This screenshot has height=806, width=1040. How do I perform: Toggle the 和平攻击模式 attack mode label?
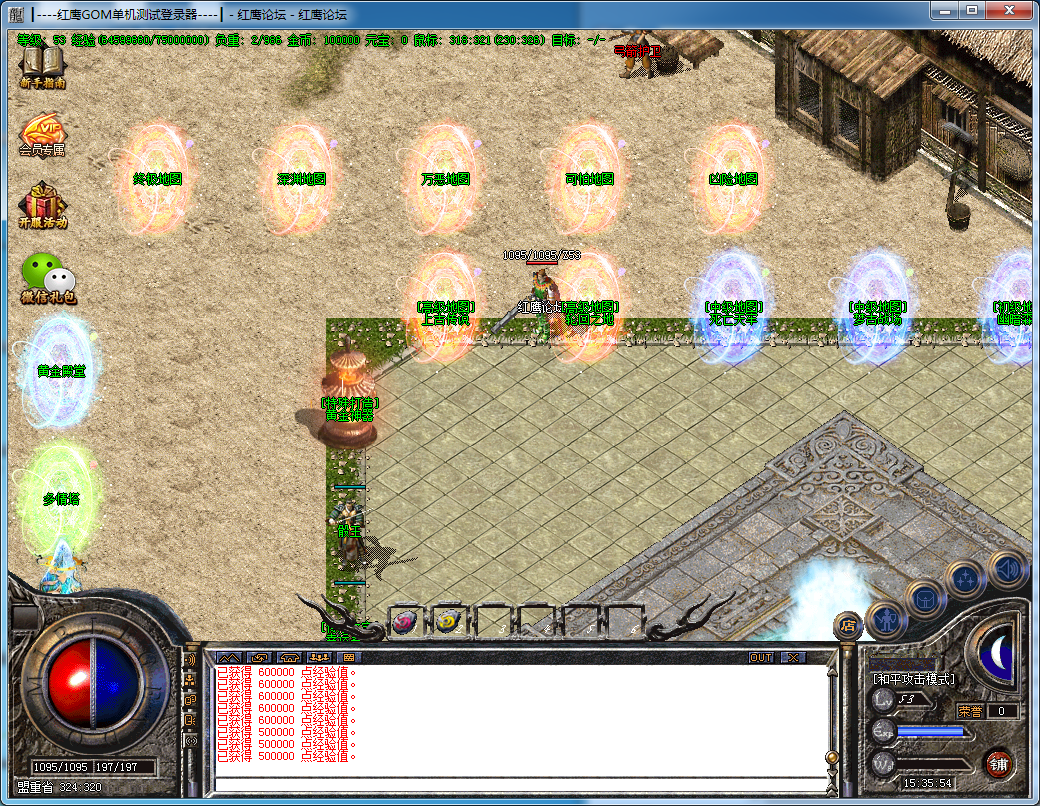coord(914,679)
